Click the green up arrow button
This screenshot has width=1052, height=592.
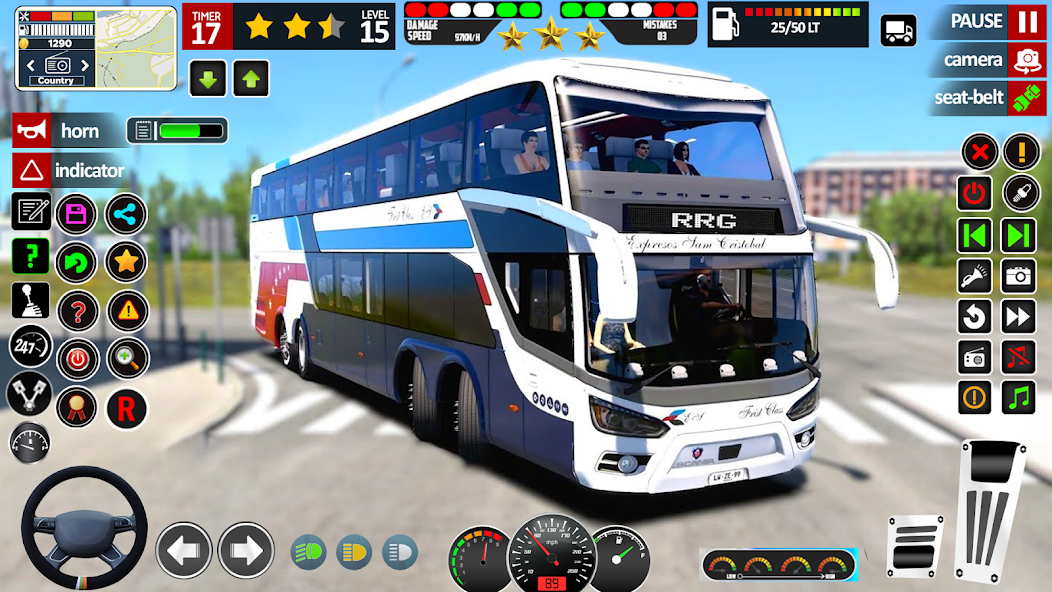251,79
